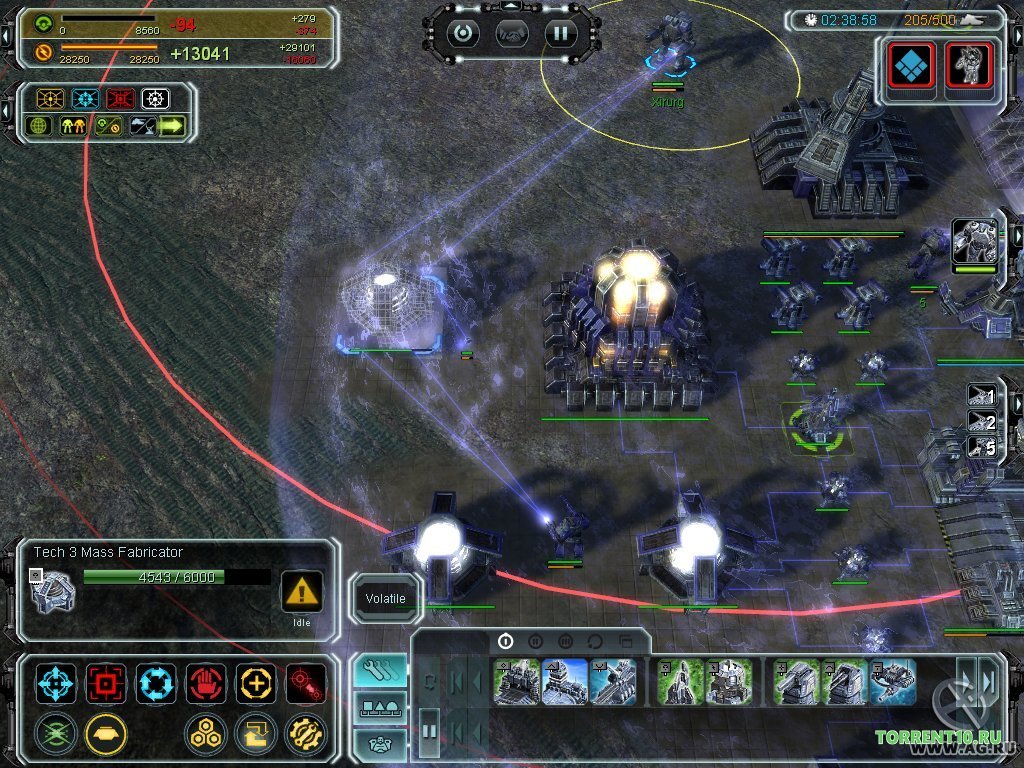Switch to the shapes selection tab
Screen dimensions: 1024x768
(379, 708)
